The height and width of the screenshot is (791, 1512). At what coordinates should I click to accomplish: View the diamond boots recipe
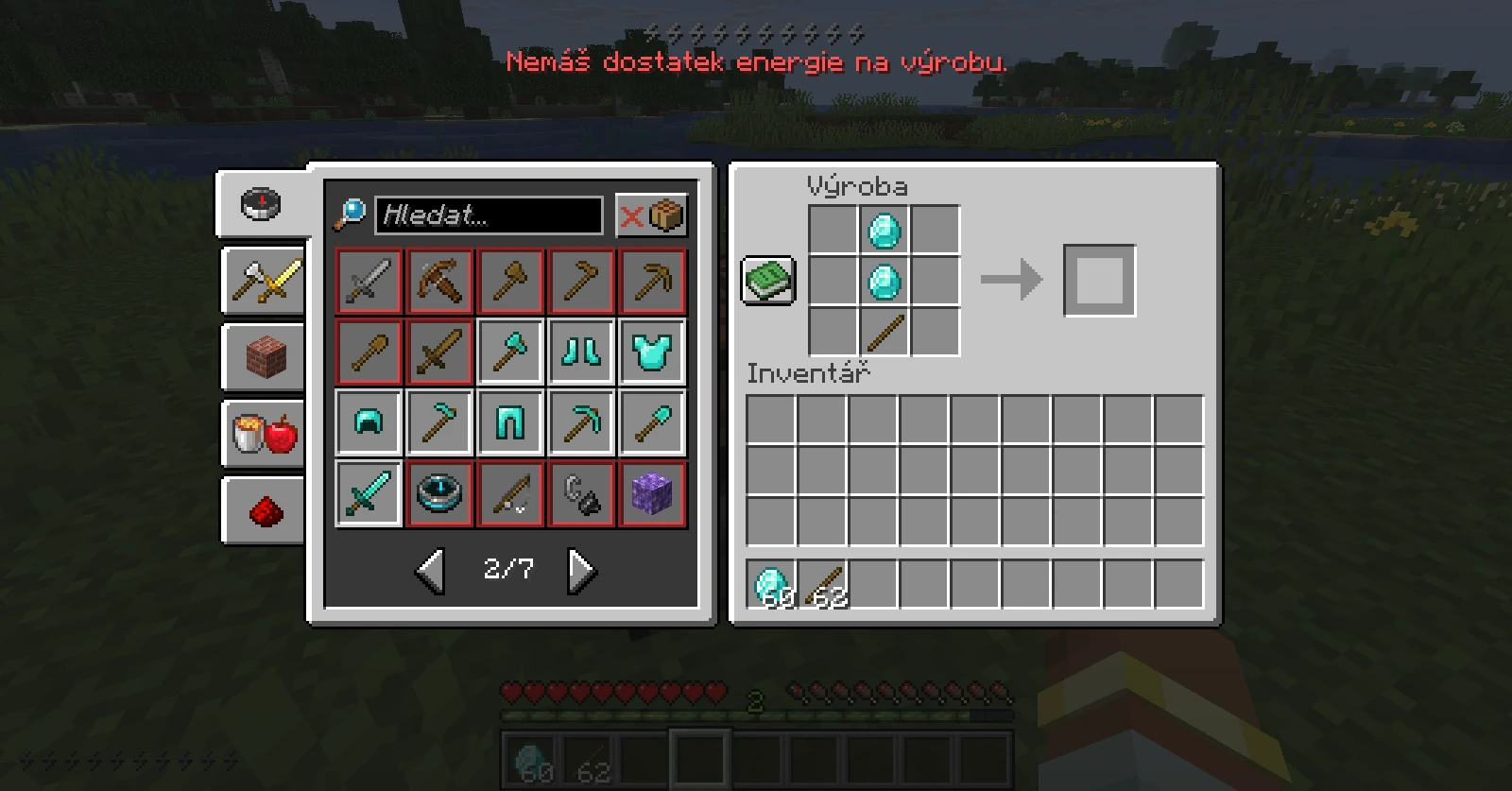(x=581, y=351)
